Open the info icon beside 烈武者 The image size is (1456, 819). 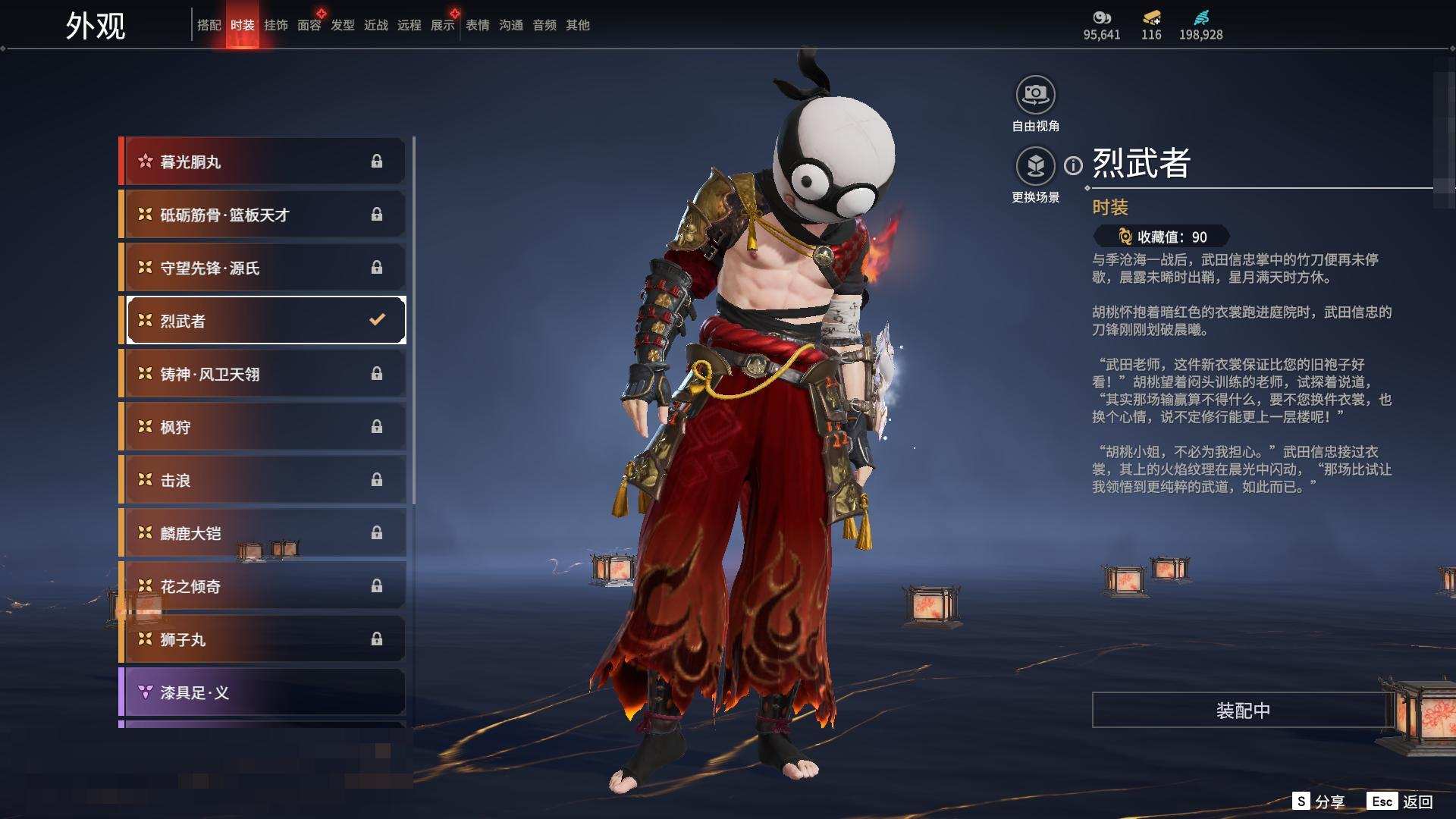(1073, 165)
